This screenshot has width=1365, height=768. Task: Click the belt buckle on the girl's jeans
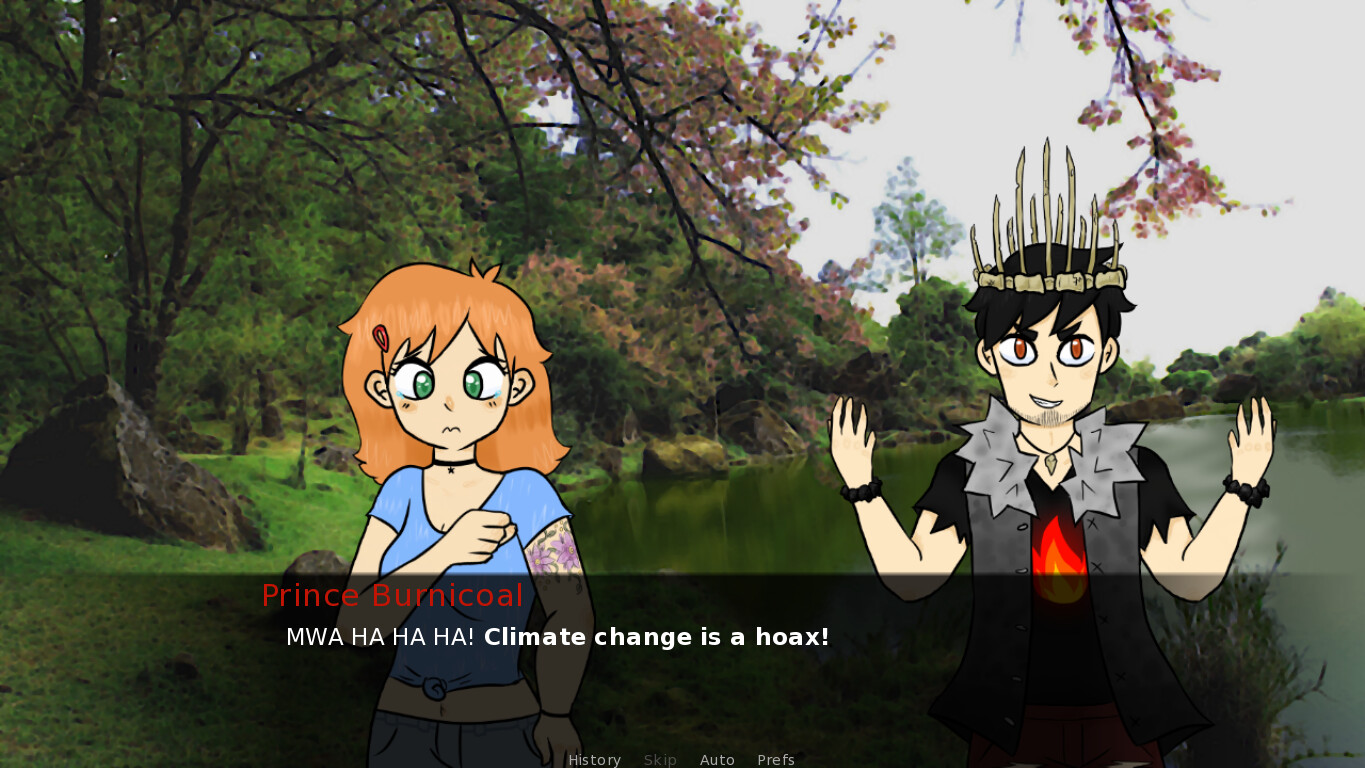435,687
